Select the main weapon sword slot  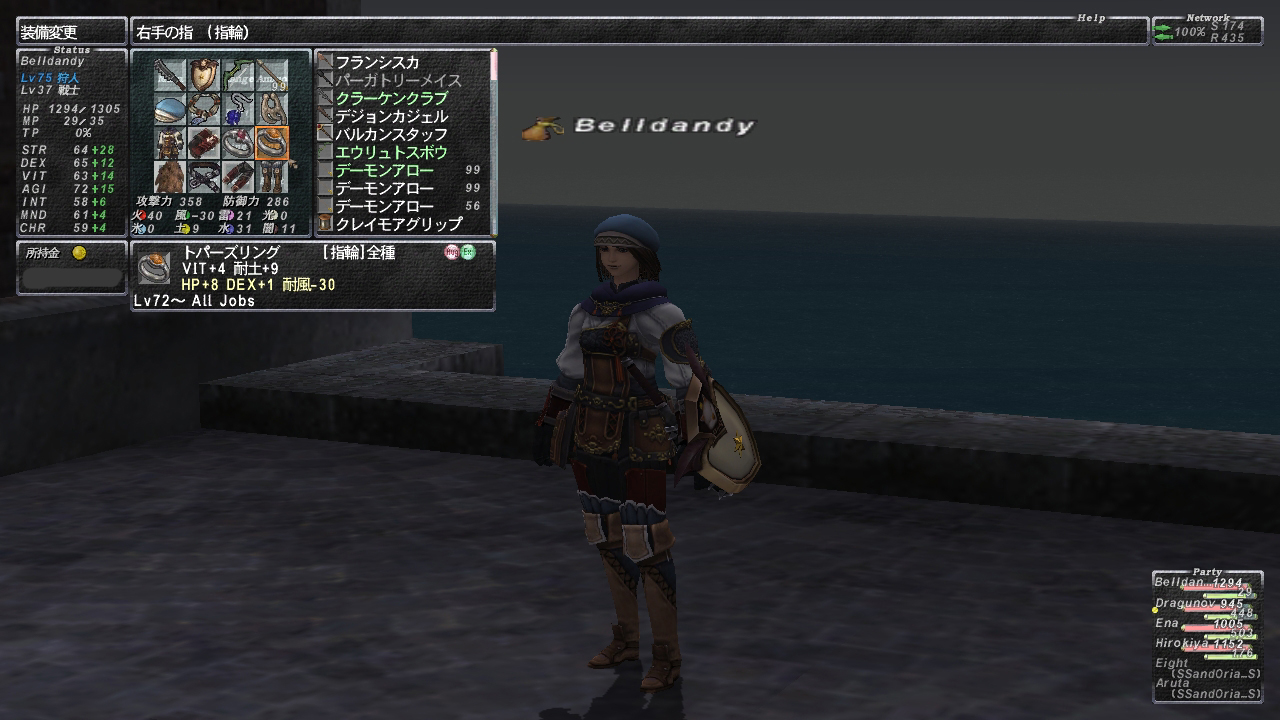(x=170, y=75)
